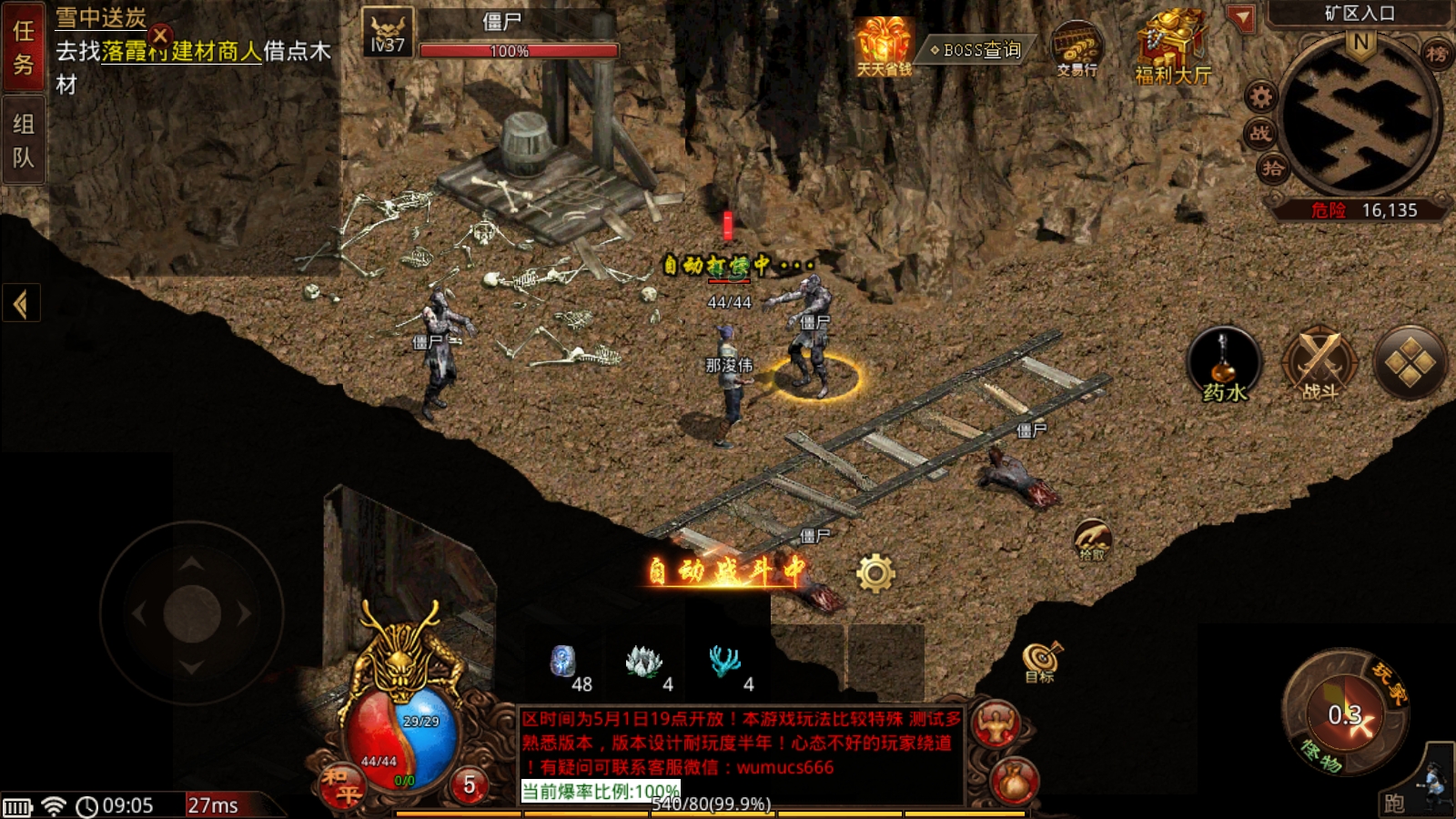
Task: Switch to the 组队 team tab
Action: coord(24,140)
